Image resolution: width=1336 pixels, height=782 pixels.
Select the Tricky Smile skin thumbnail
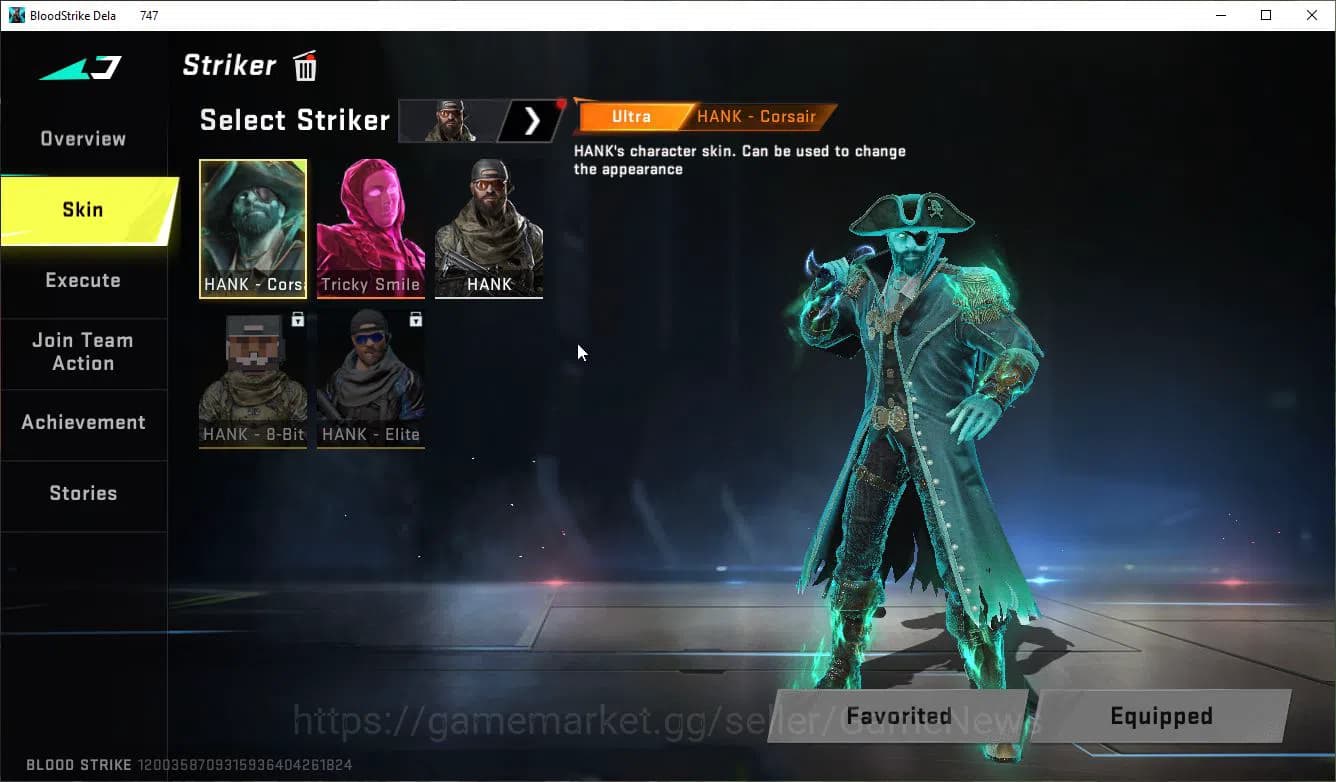point(370,229)
